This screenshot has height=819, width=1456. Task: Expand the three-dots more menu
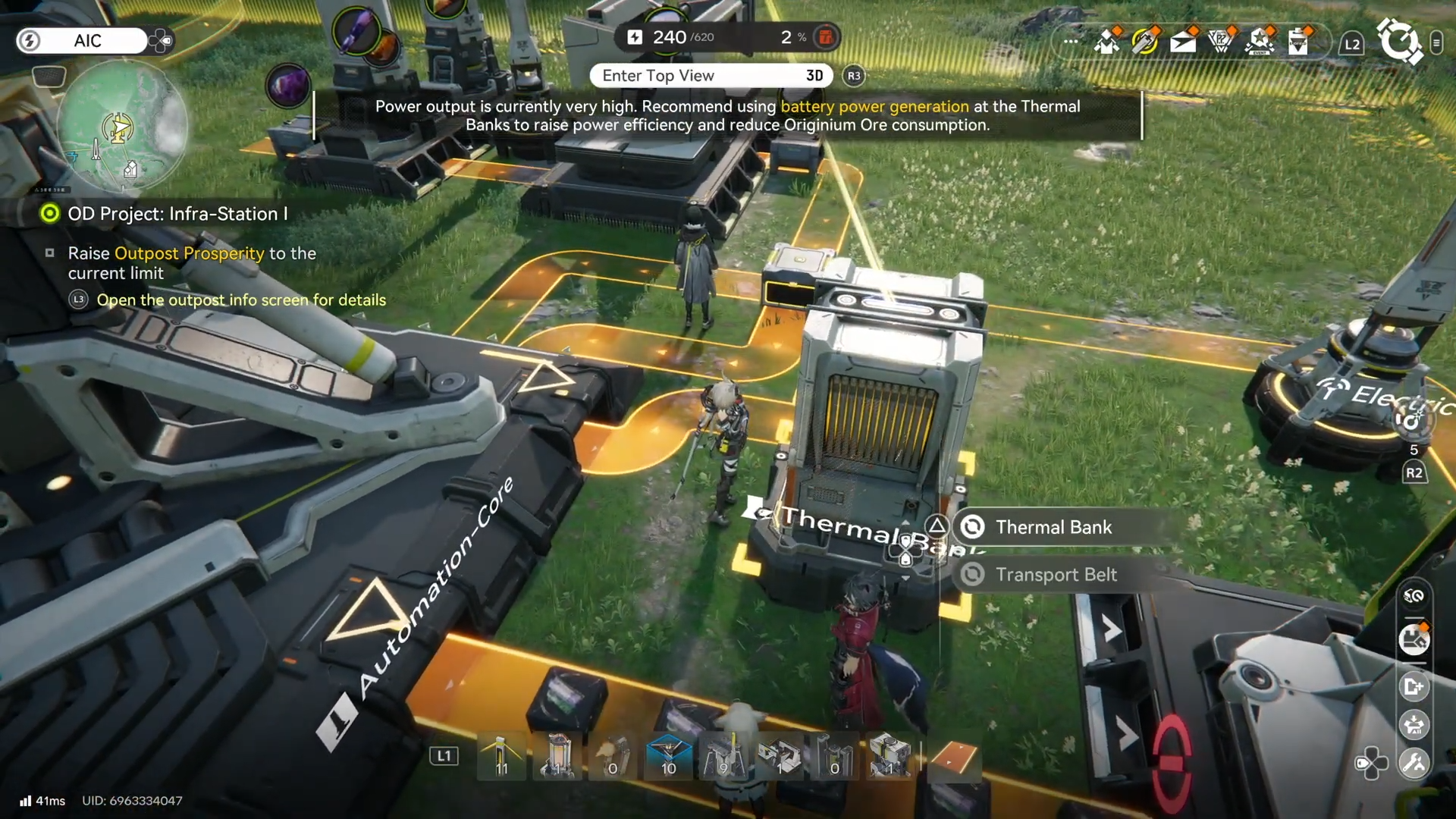(1071, 42)
